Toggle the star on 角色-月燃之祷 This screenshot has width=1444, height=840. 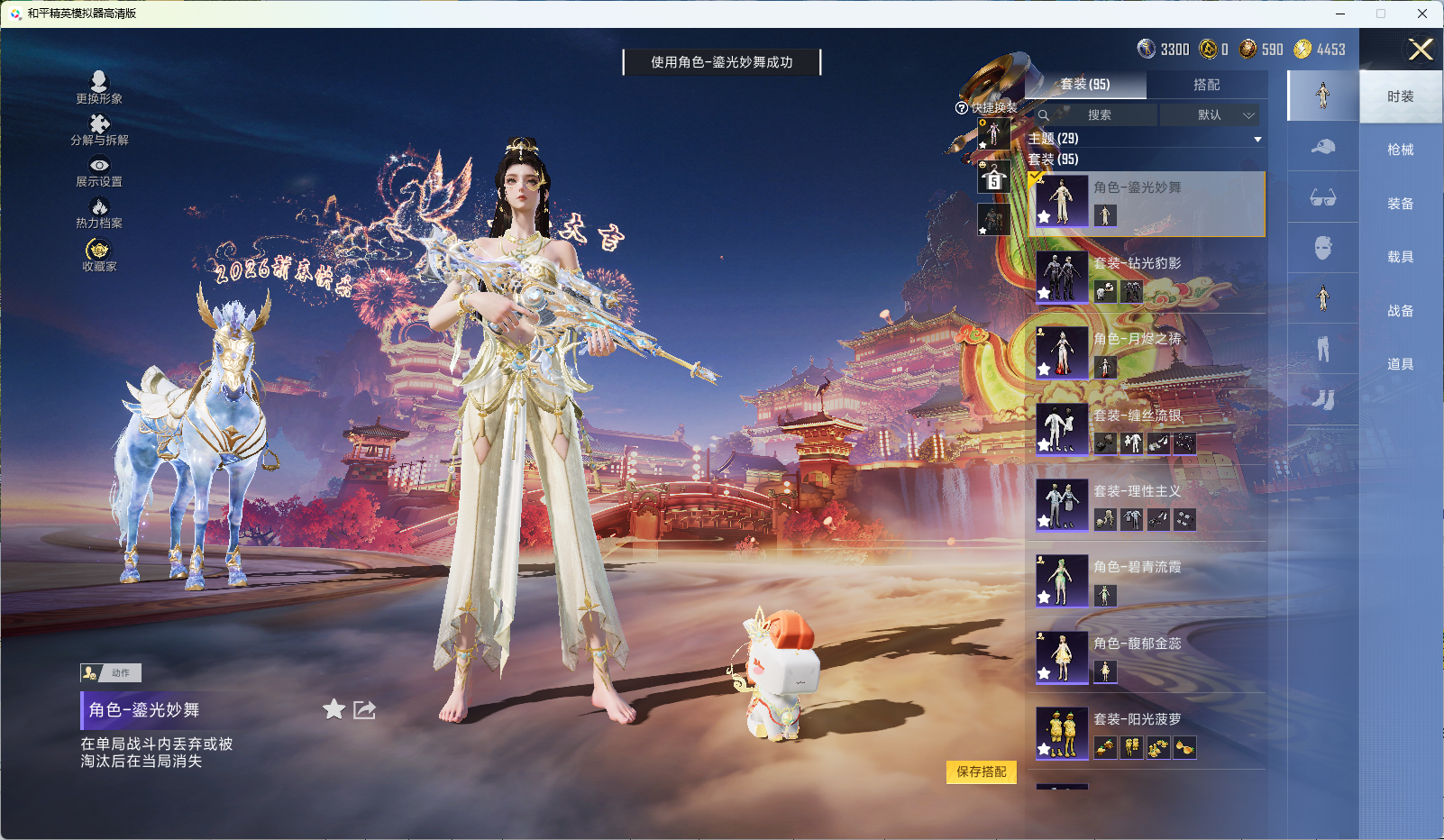click(1045, 369)
